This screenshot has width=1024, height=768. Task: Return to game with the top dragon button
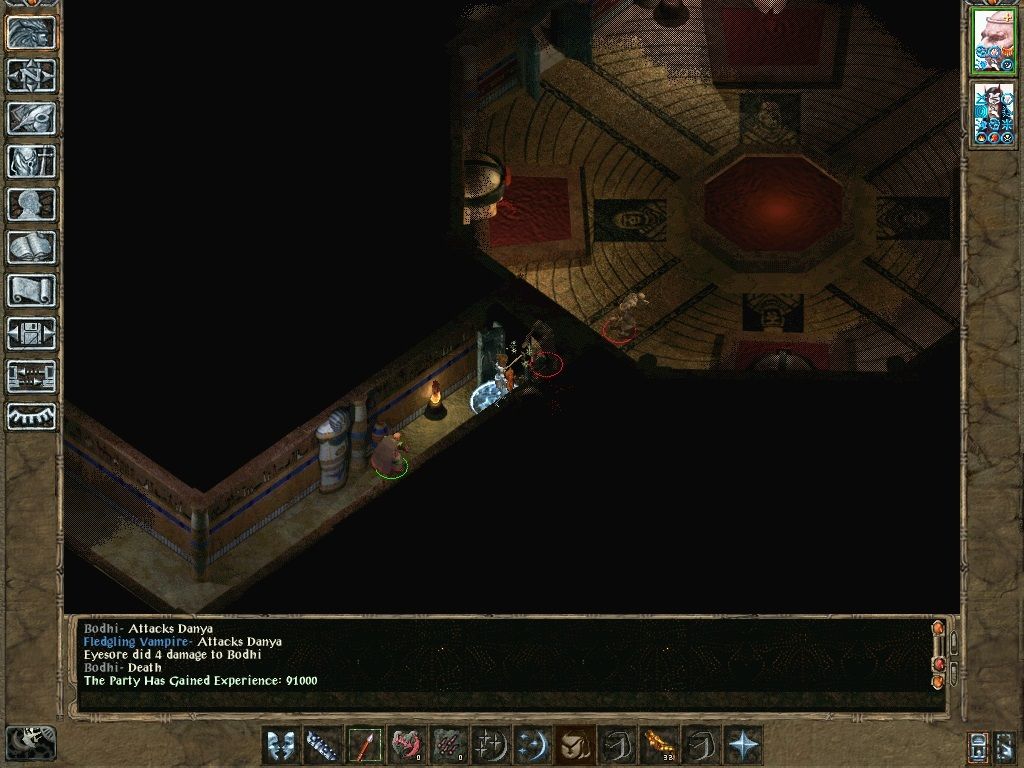(x=31, y=32)
